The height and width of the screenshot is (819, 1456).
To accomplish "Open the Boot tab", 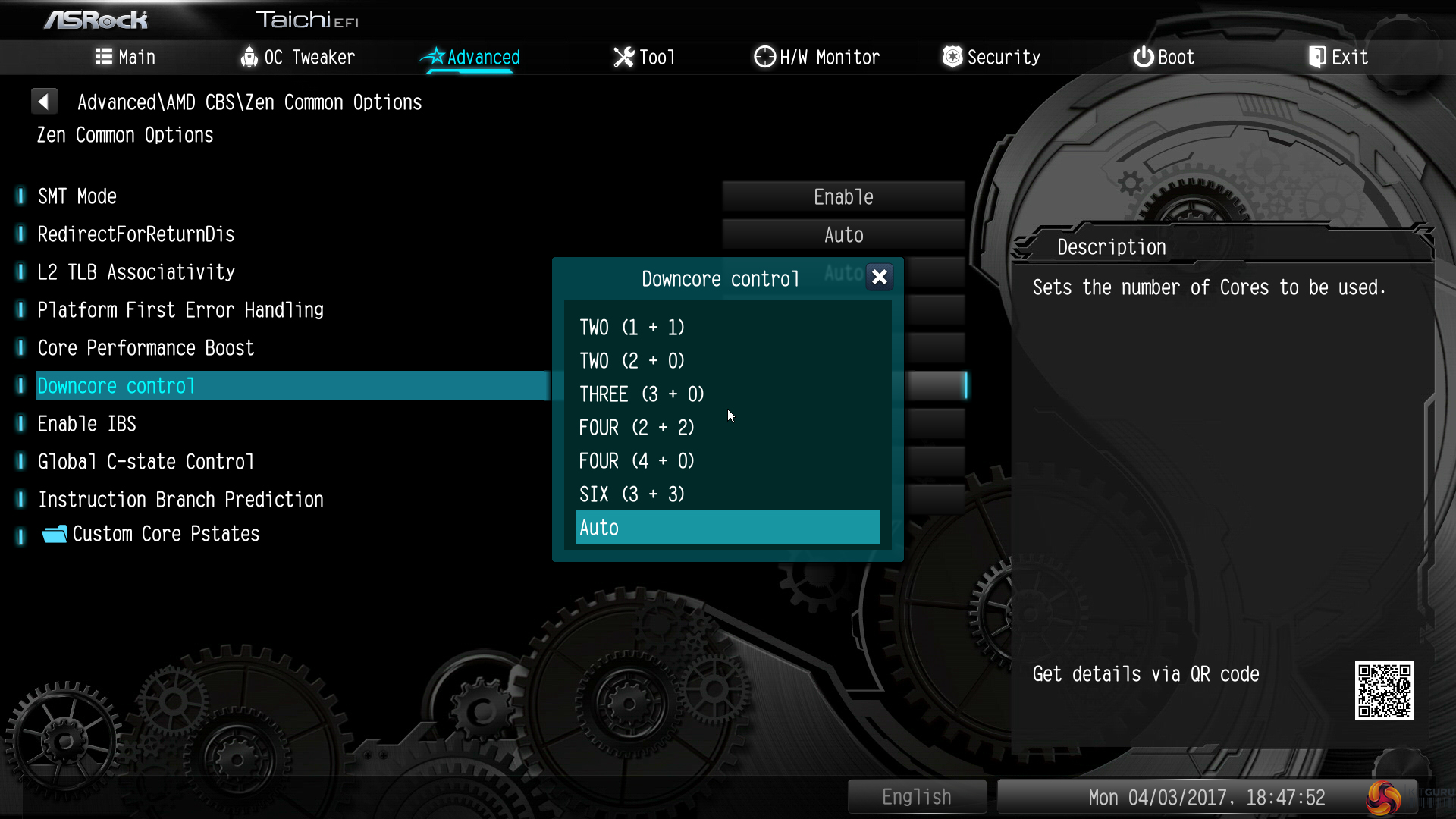I will [1164, 58].
